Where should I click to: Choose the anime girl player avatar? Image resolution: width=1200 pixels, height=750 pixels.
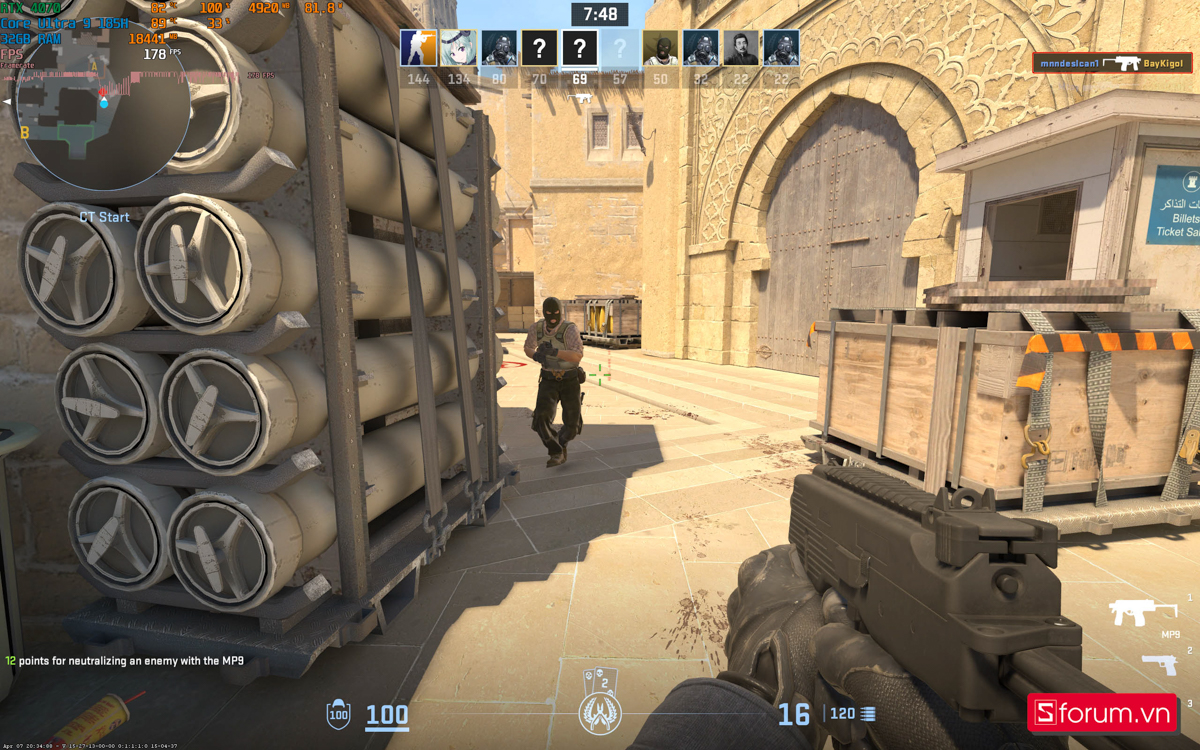(459, 47)
